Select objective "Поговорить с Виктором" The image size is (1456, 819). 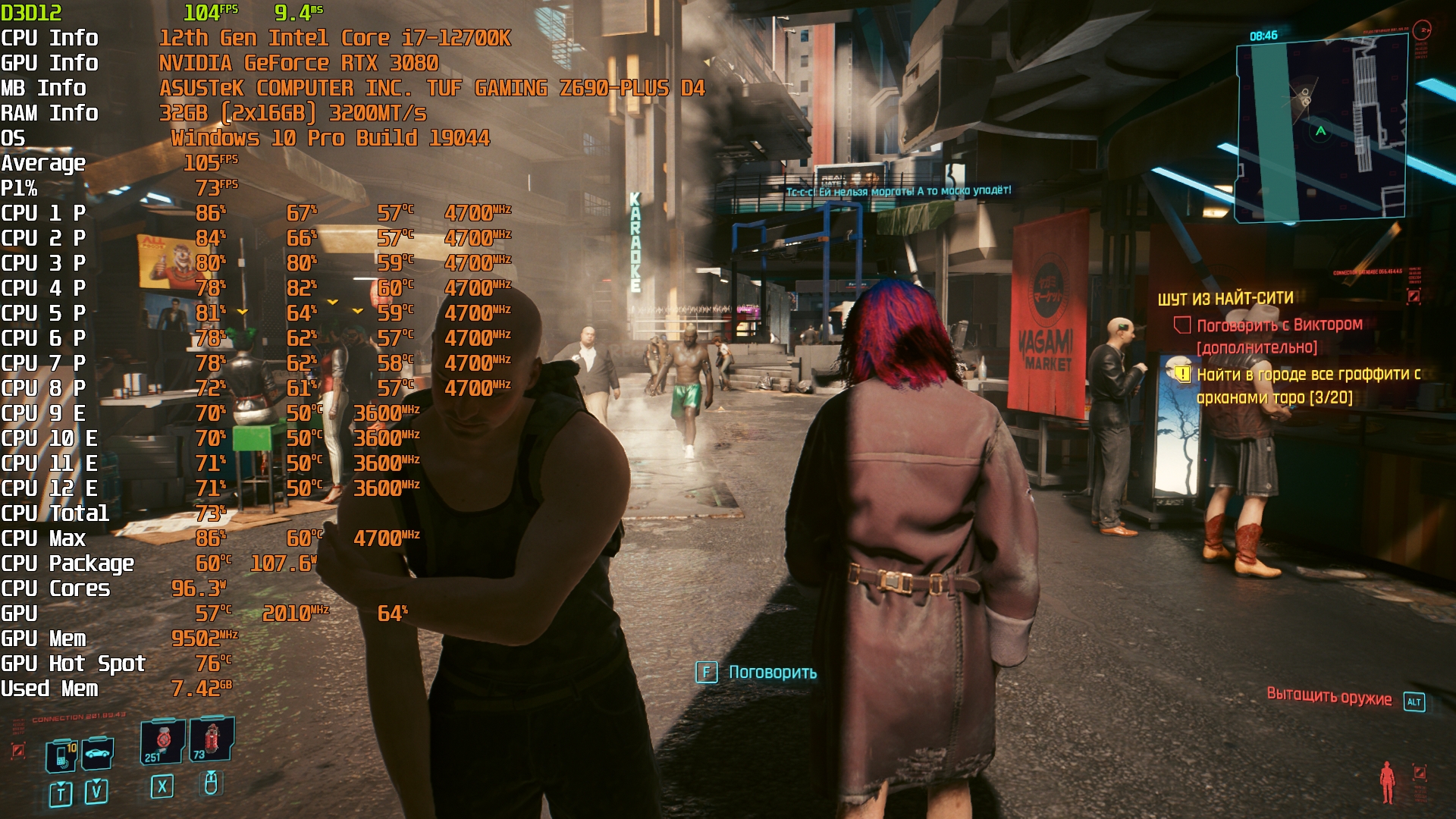point(1279,325)
